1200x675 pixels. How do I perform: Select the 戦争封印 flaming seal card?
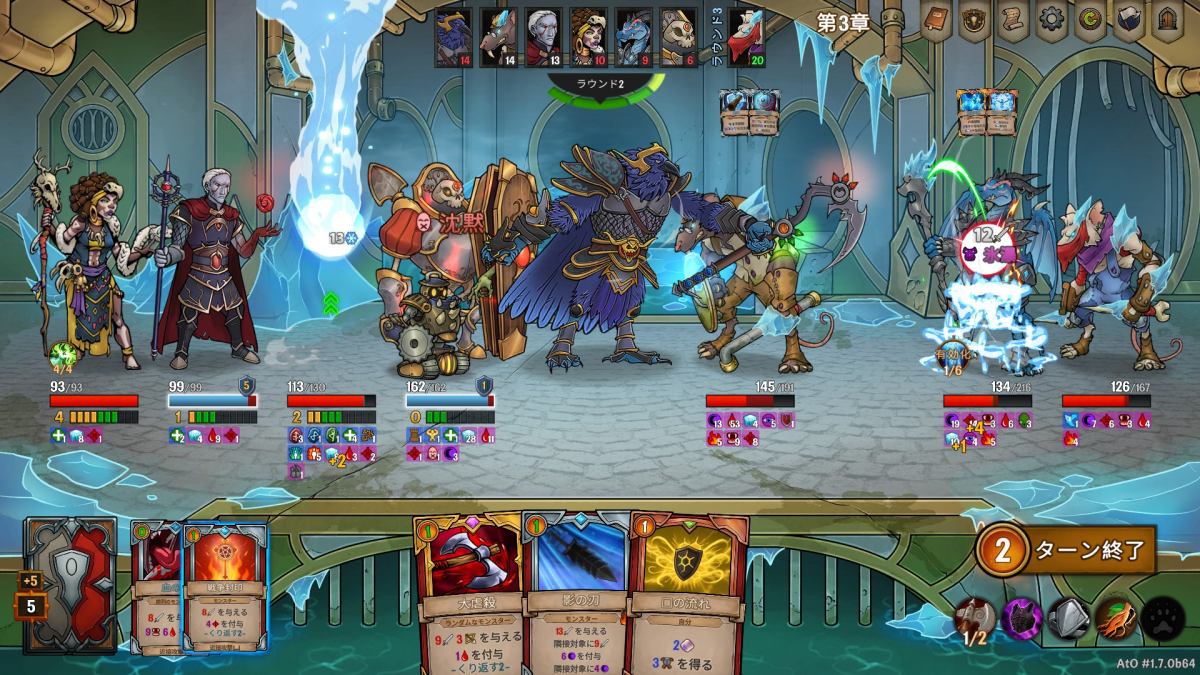click(x=225, y=590)
